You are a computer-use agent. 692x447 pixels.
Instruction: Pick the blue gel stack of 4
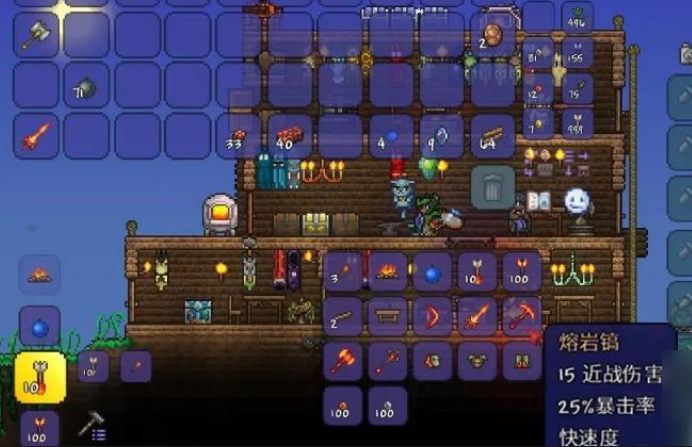click(x=391, y=135)
